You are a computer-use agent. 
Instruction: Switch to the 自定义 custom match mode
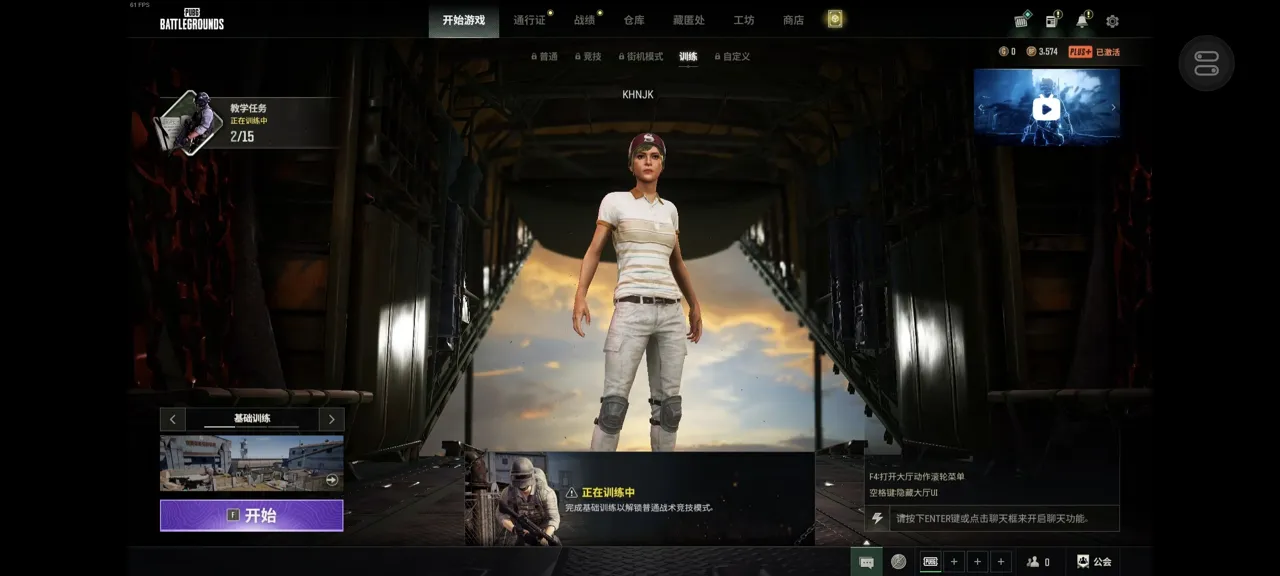(x=735, y=57)
